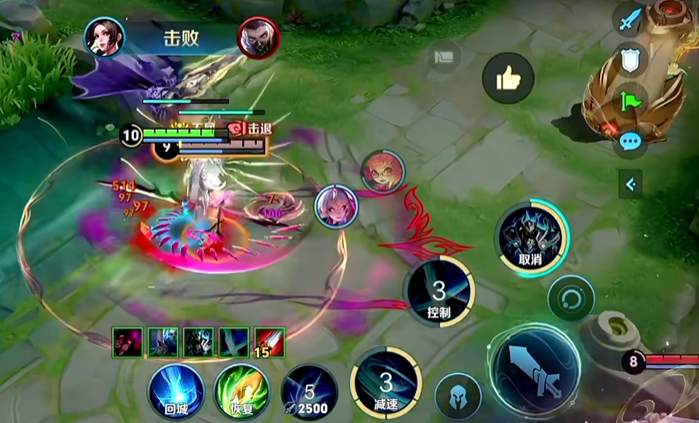
Task: Tap the 2500 summoner skill on cooldown
Action: click(x=309, y=390)
